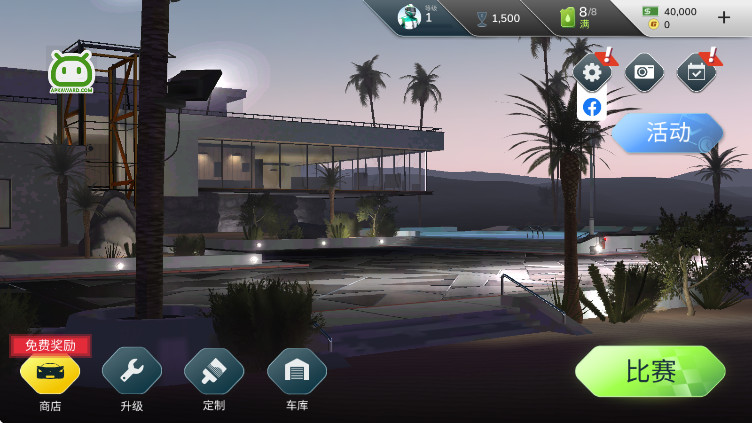Go to 定制 customization
This screenshot has height=423, width=752.
[x=214, y=373]
